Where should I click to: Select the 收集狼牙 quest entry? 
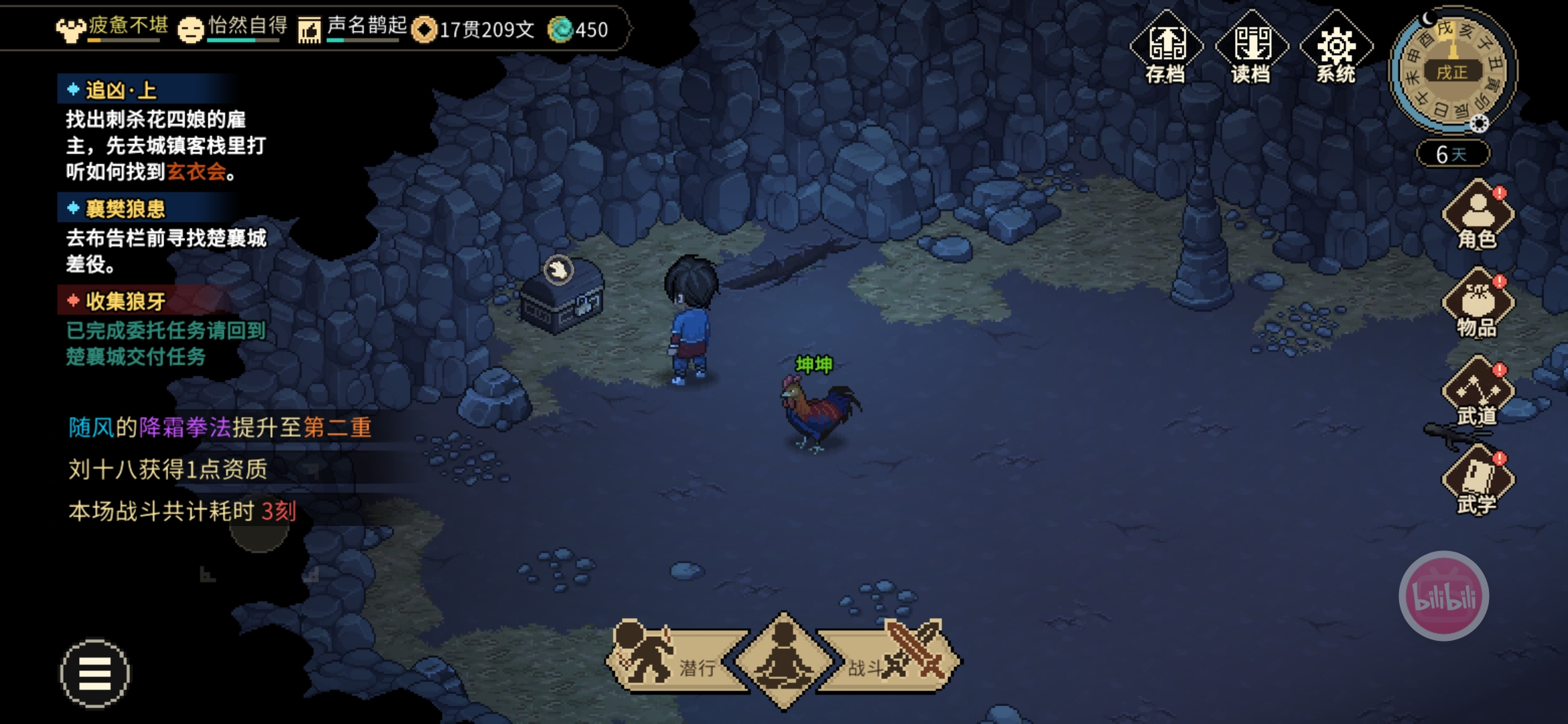point(125,301)
